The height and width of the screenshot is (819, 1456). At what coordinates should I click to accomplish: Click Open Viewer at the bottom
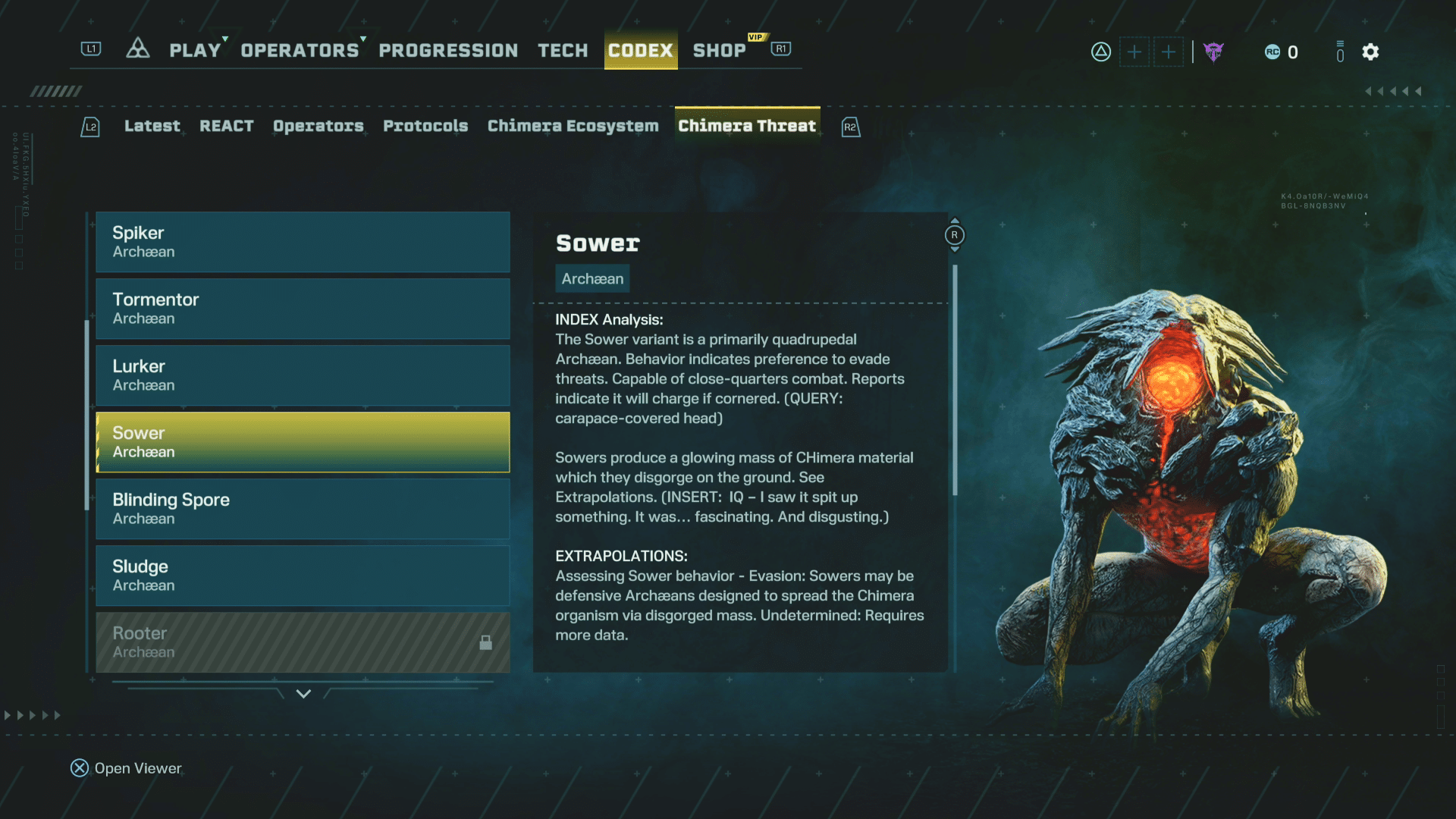[x=125, y=768]
